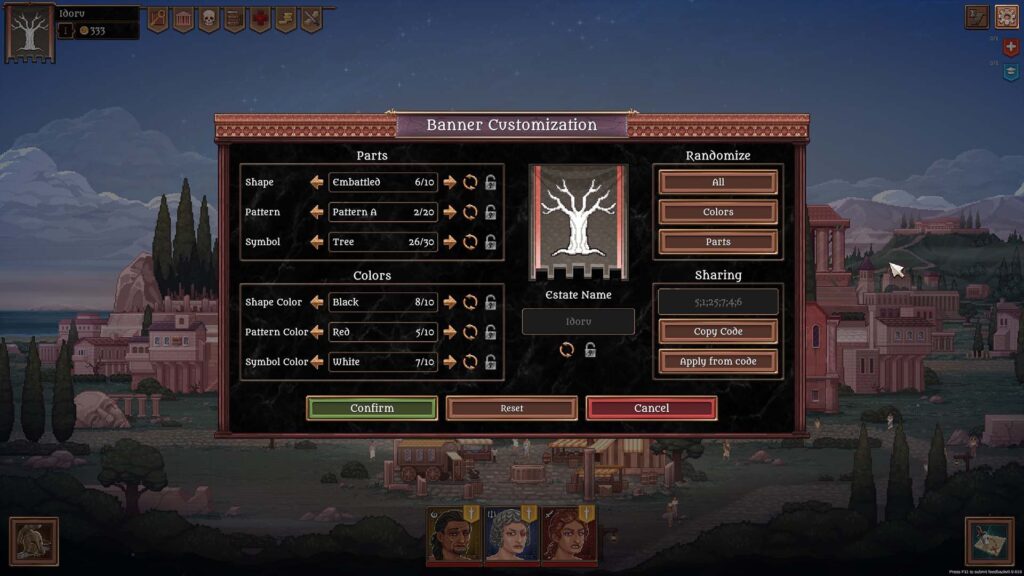Go to previous Pattern option
Screen dimensions: 1024x576
tap(317, 212)
